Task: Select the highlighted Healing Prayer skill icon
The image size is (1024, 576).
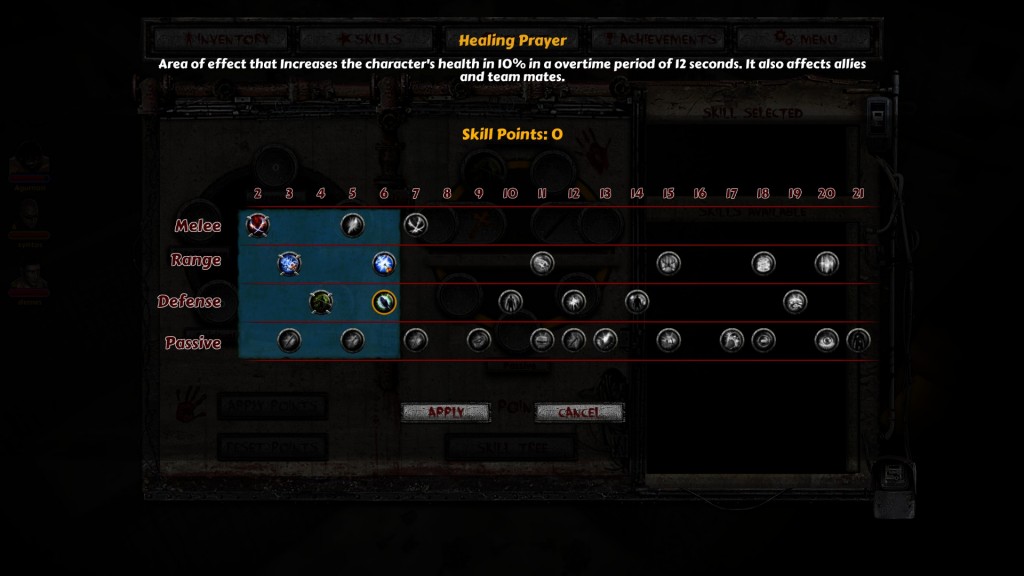Action: click(384, 302)
